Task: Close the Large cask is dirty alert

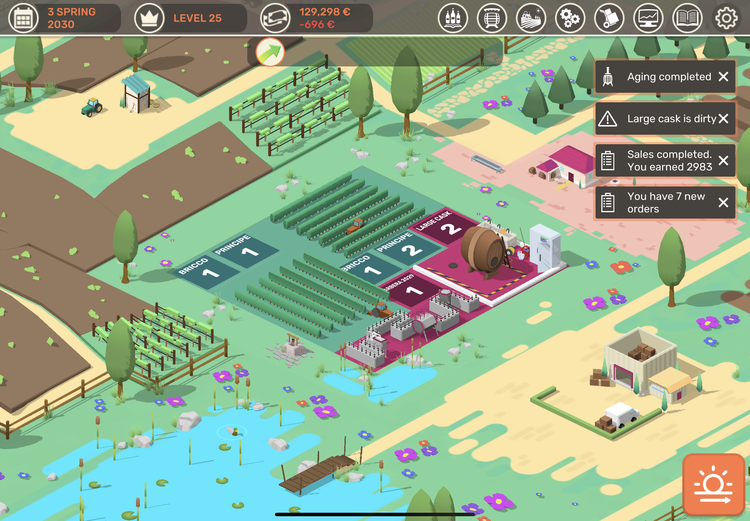Action: point(723,119)
